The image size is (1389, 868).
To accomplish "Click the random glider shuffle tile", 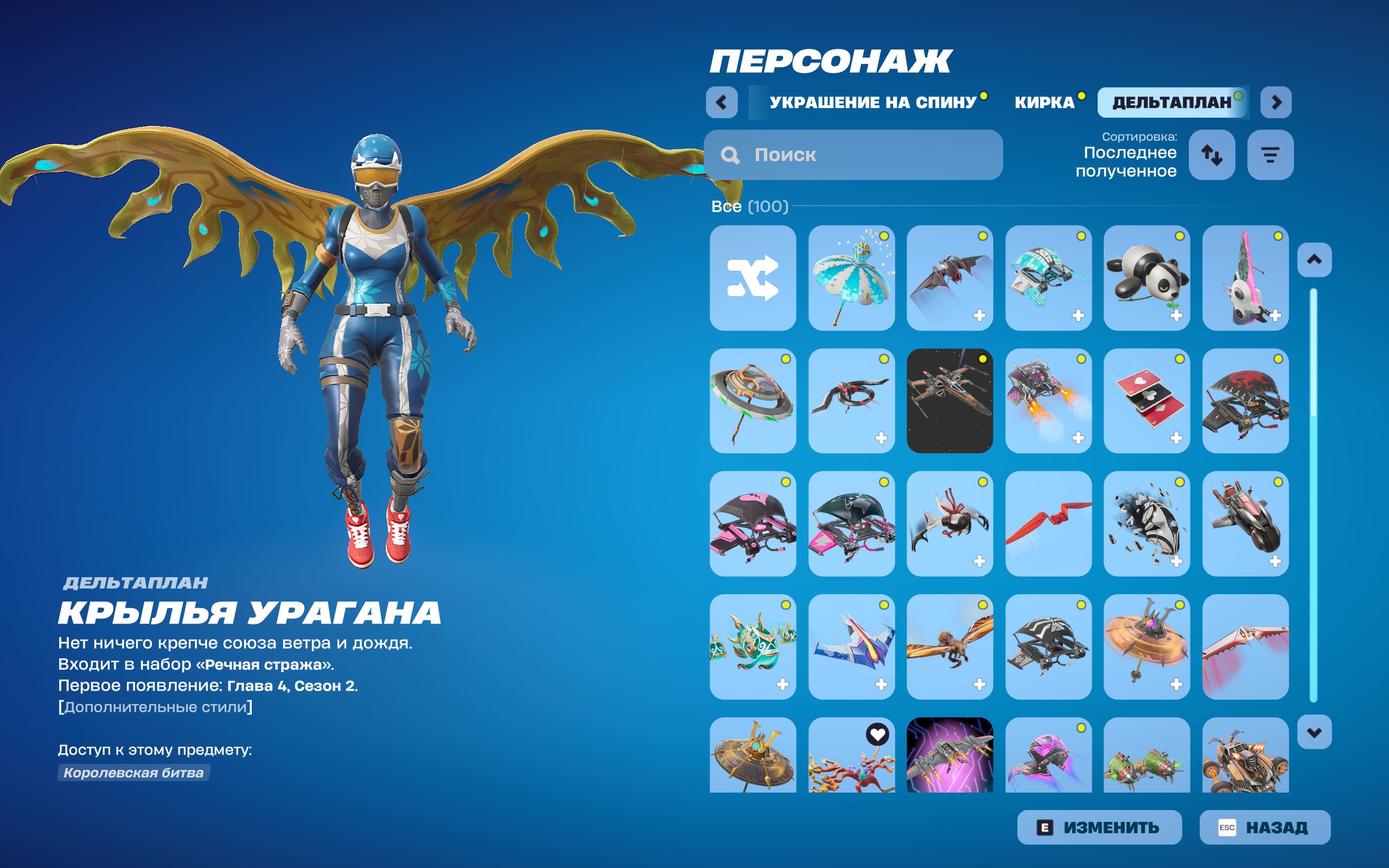I will [x=753, y=280].
